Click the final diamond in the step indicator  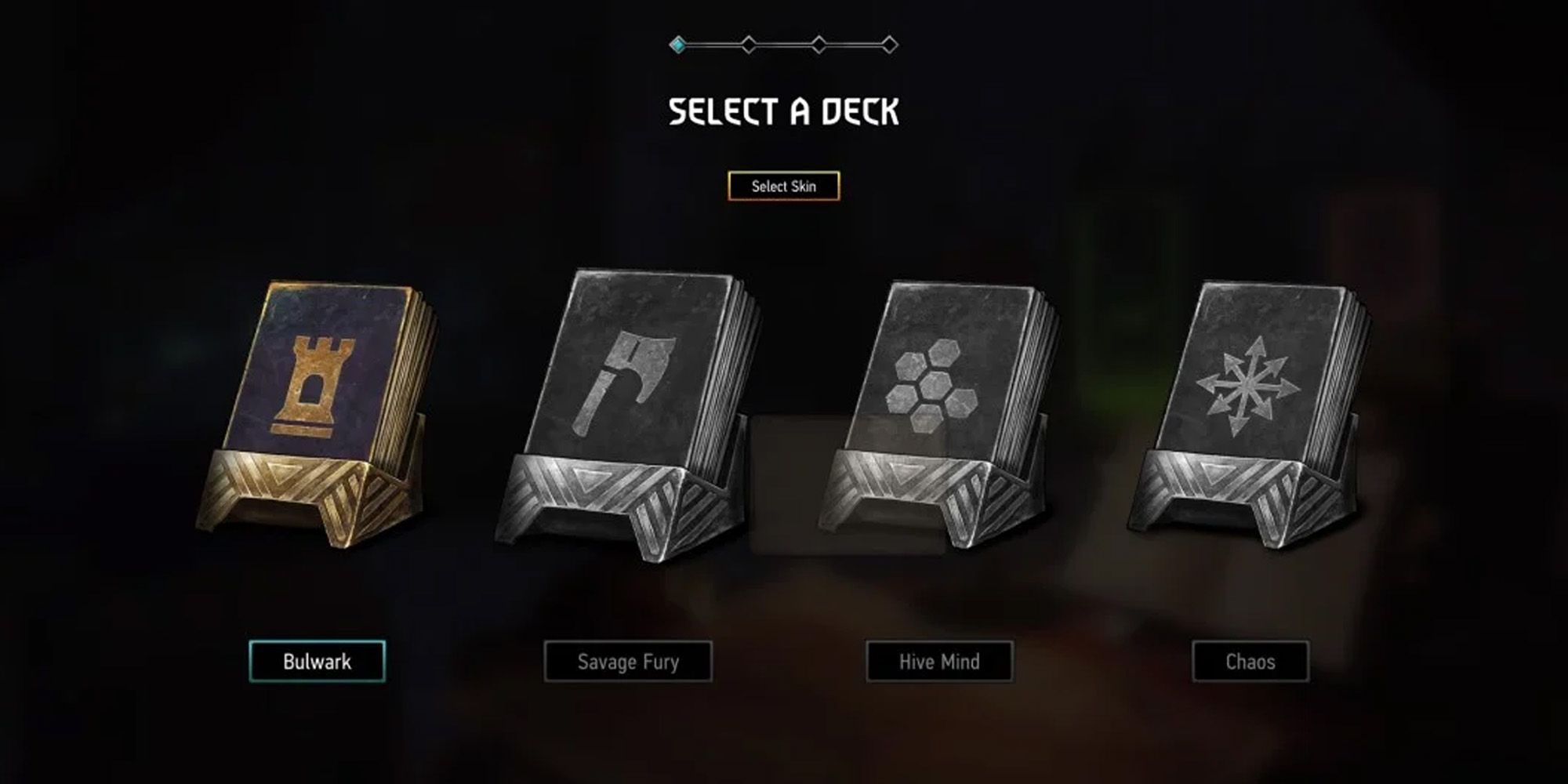pyautogui.click(x=890, y=44)
